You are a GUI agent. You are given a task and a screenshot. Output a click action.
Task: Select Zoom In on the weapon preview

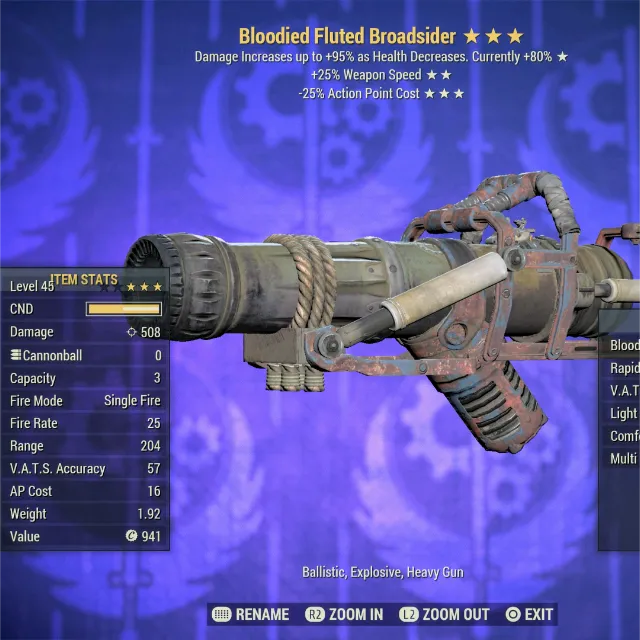click(344, 614)
